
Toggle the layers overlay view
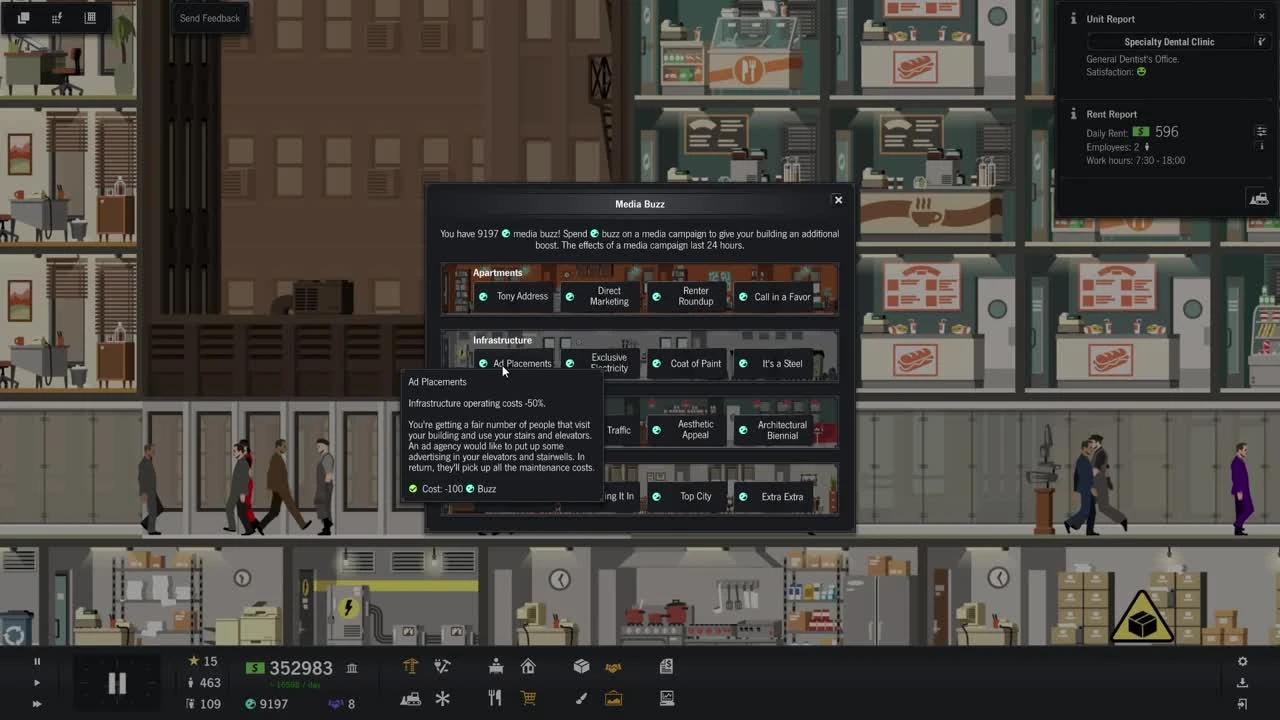(x=23, y=17)
